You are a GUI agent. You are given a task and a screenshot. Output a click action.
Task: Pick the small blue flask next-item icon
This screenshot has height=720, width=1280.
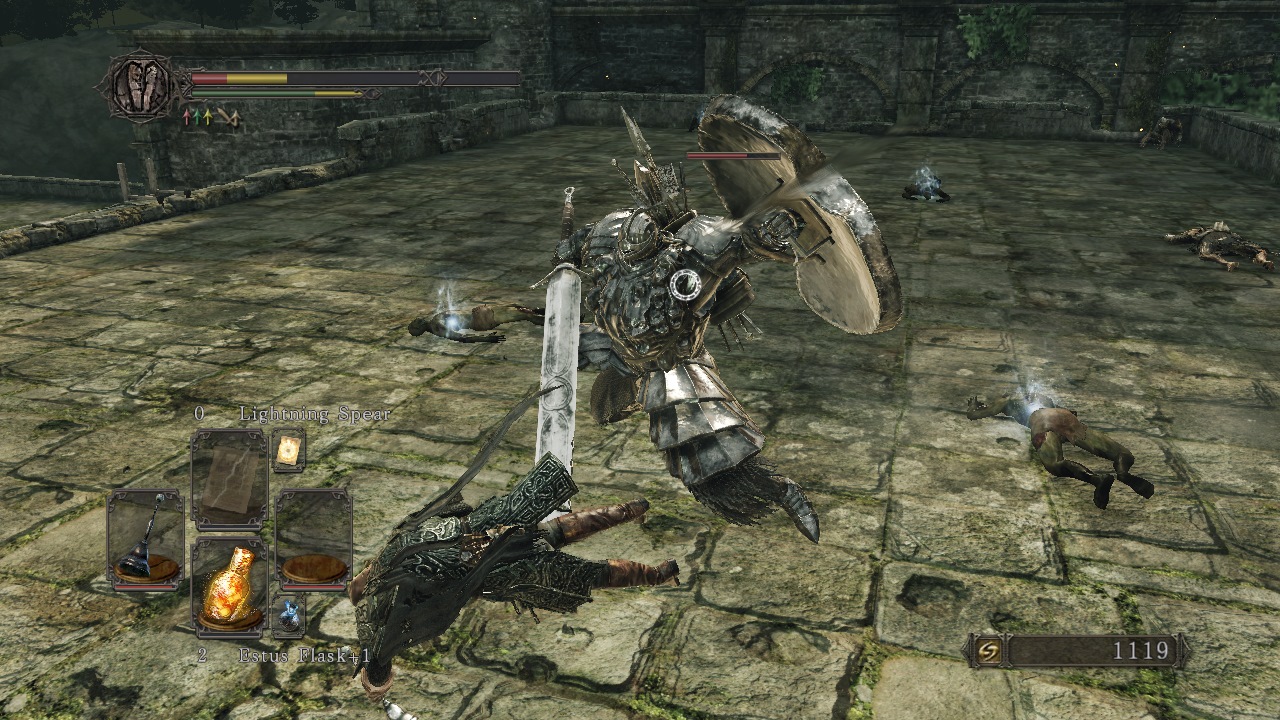288,614
